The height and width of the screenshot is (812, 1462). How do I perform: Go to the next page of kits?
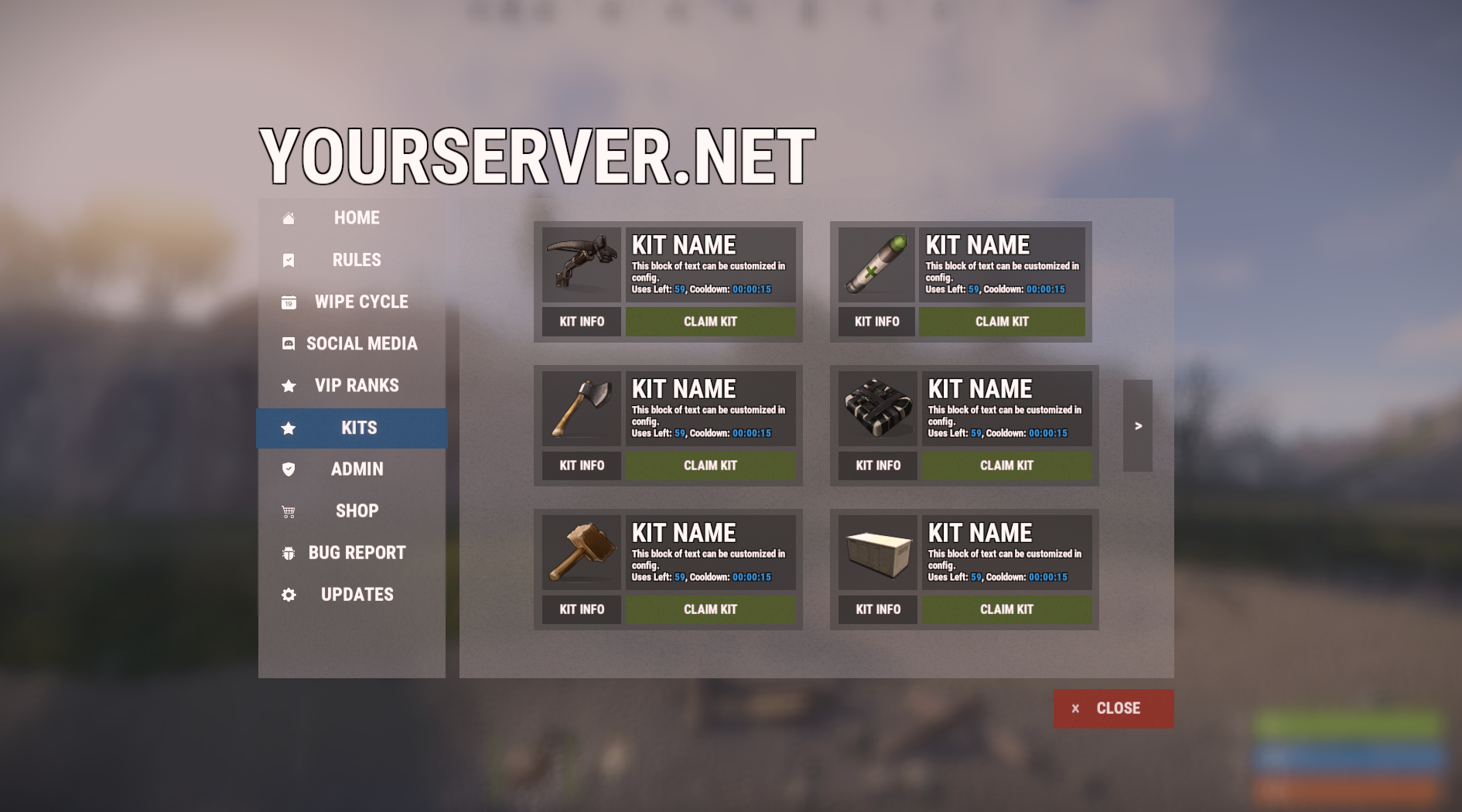pyautogui.click(x=1138, y=425)
